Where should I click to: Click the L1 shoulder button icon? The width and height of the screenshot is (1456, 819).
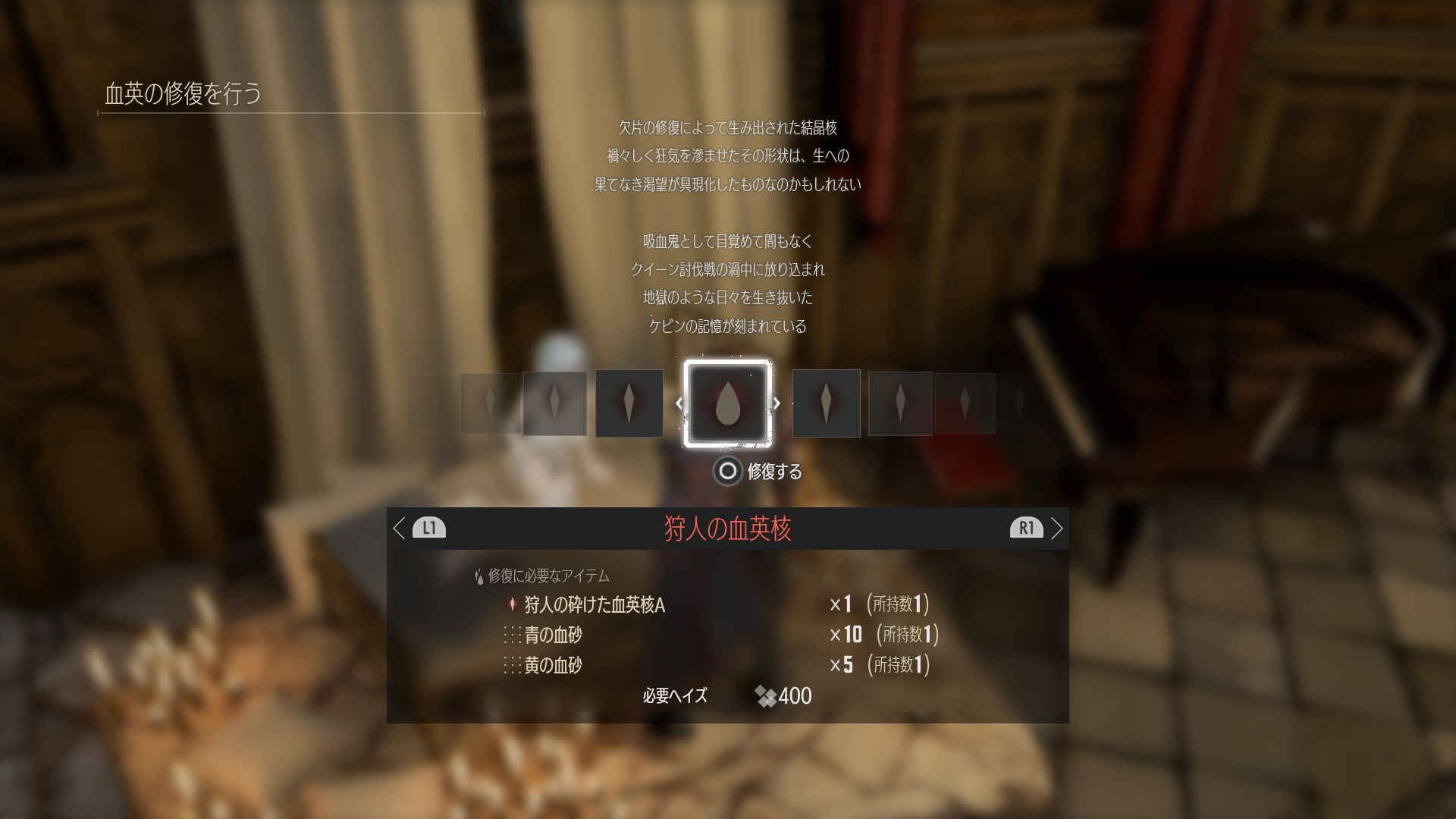click(430, 529)
